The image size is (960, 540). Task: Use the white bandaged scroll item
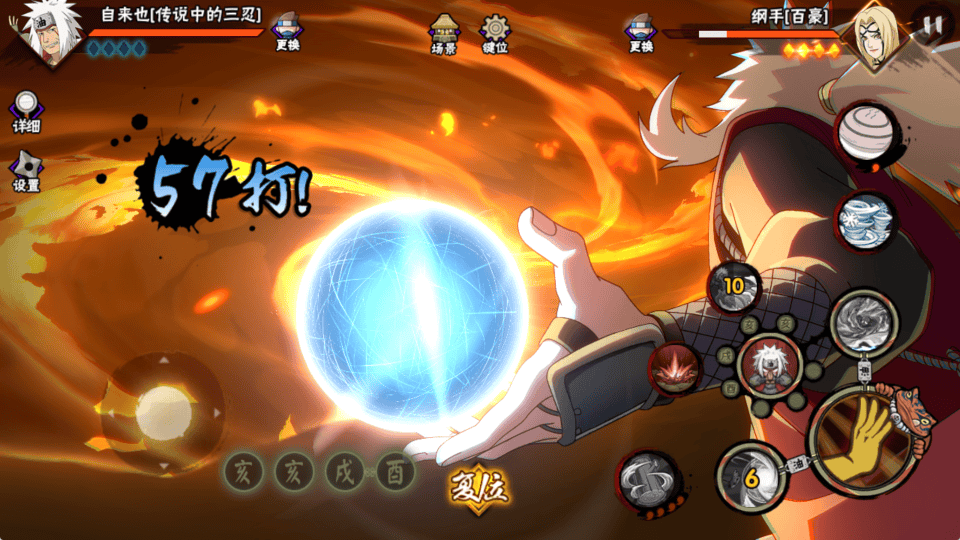(x=866, y=132)
